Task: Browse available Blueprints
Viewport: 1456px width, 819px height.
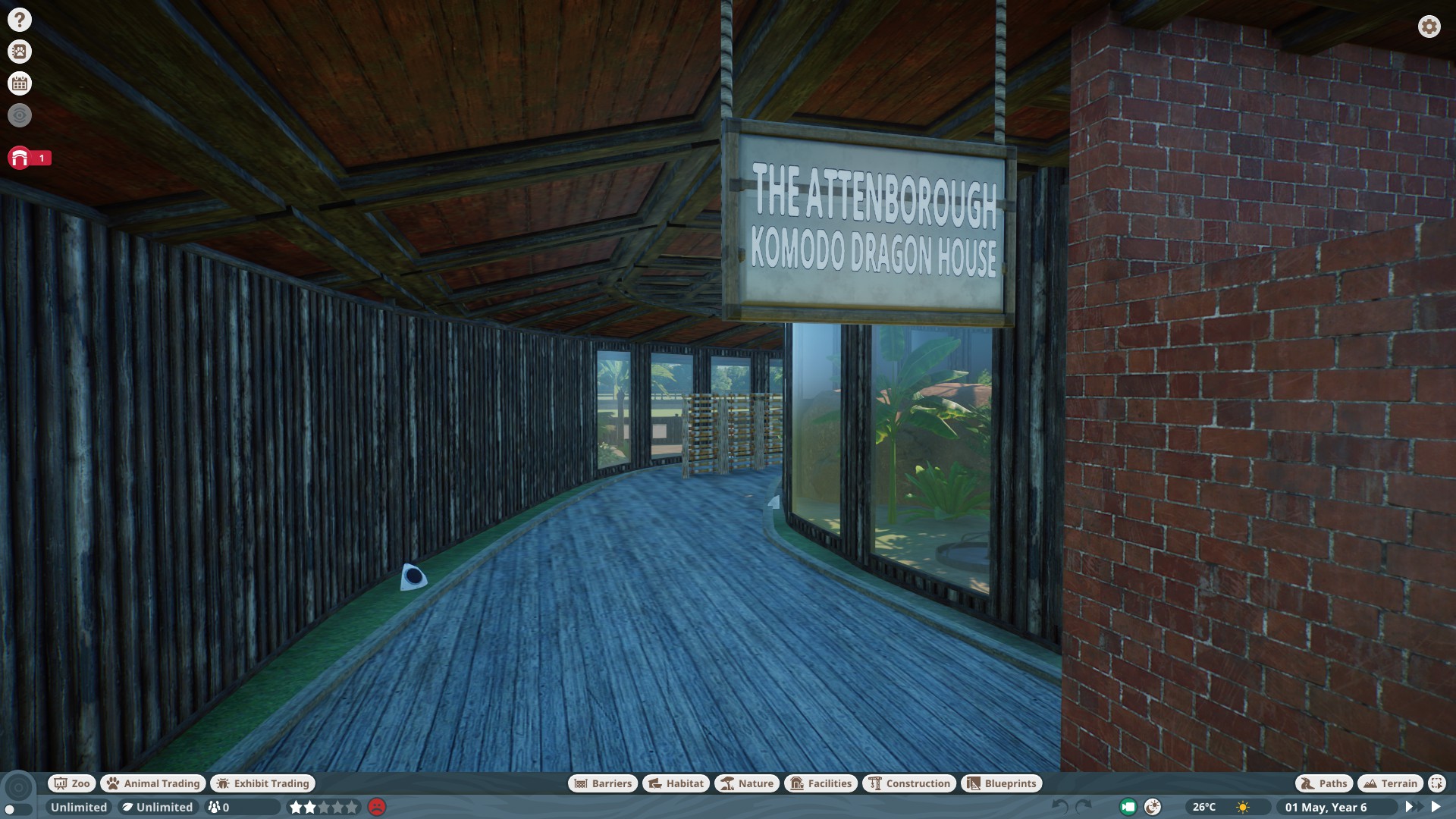Action: pyautogui.click(x=1002, y=783)
